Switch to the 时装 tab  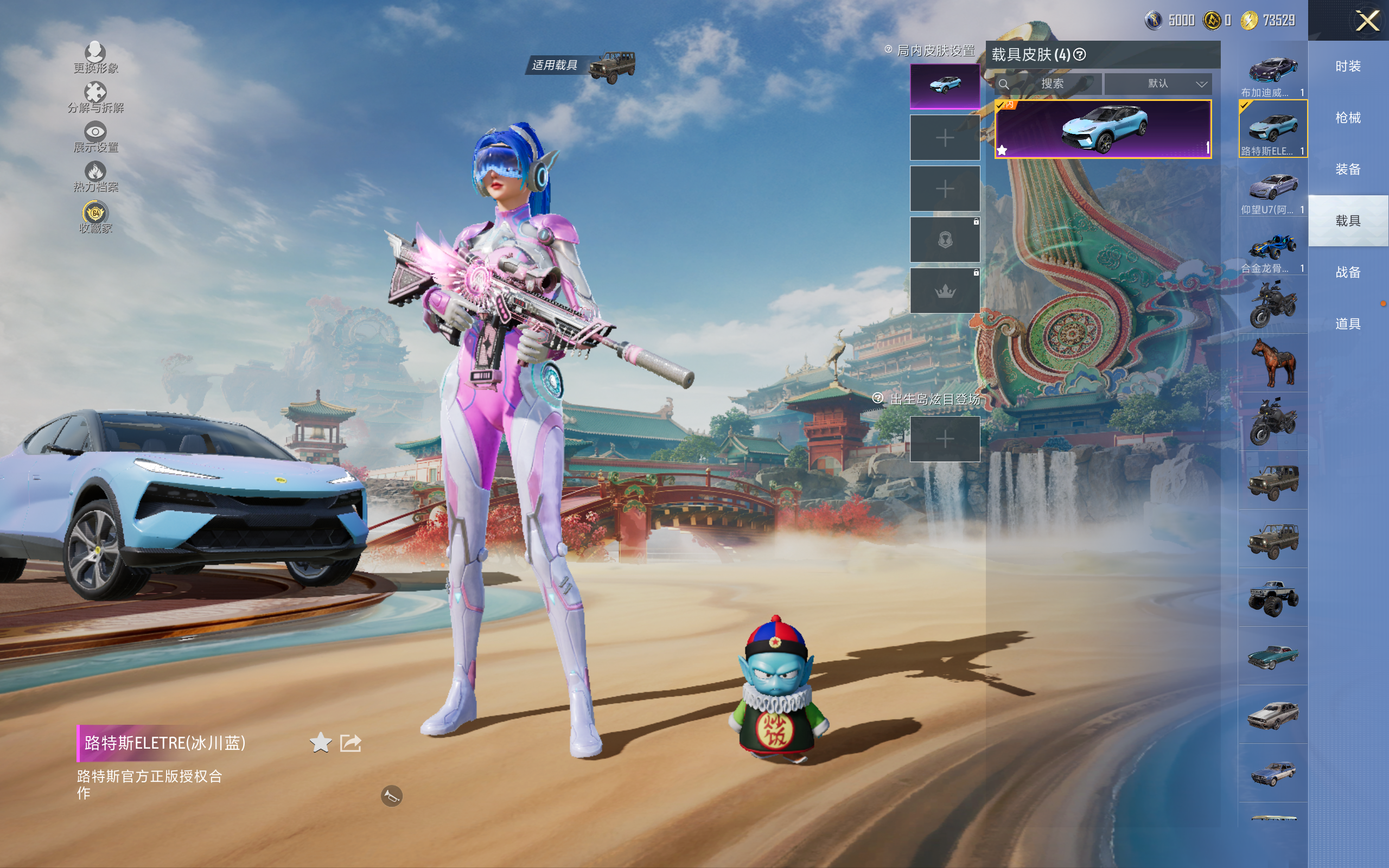pos(1348,67)
